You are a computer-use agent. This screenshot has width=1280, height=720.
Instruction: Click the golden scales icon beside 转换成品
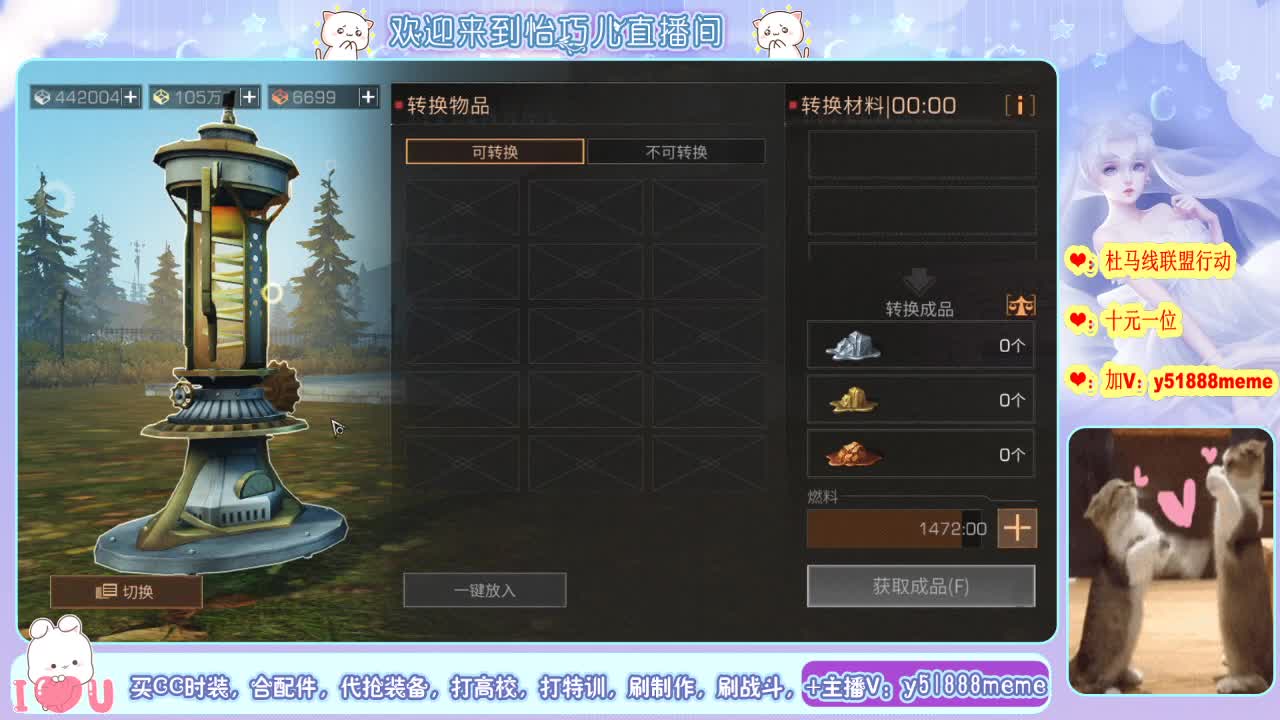(x=1020, y=306)
